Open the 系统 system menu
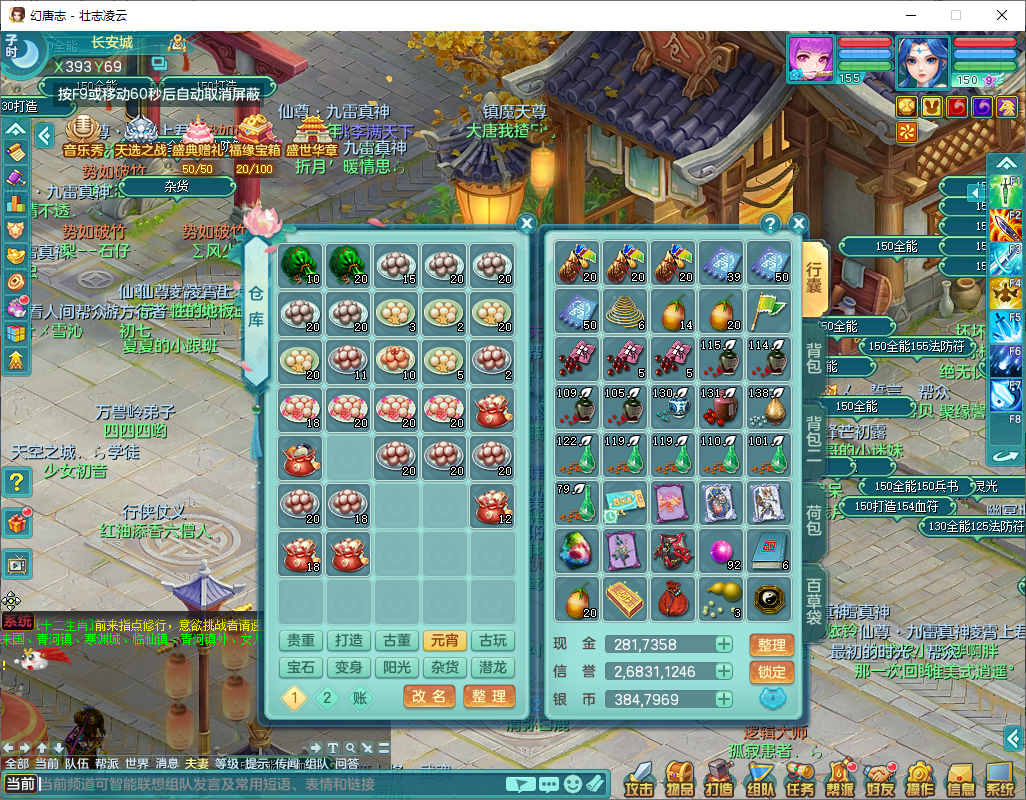1026x800 pixels. point(1000,779)
